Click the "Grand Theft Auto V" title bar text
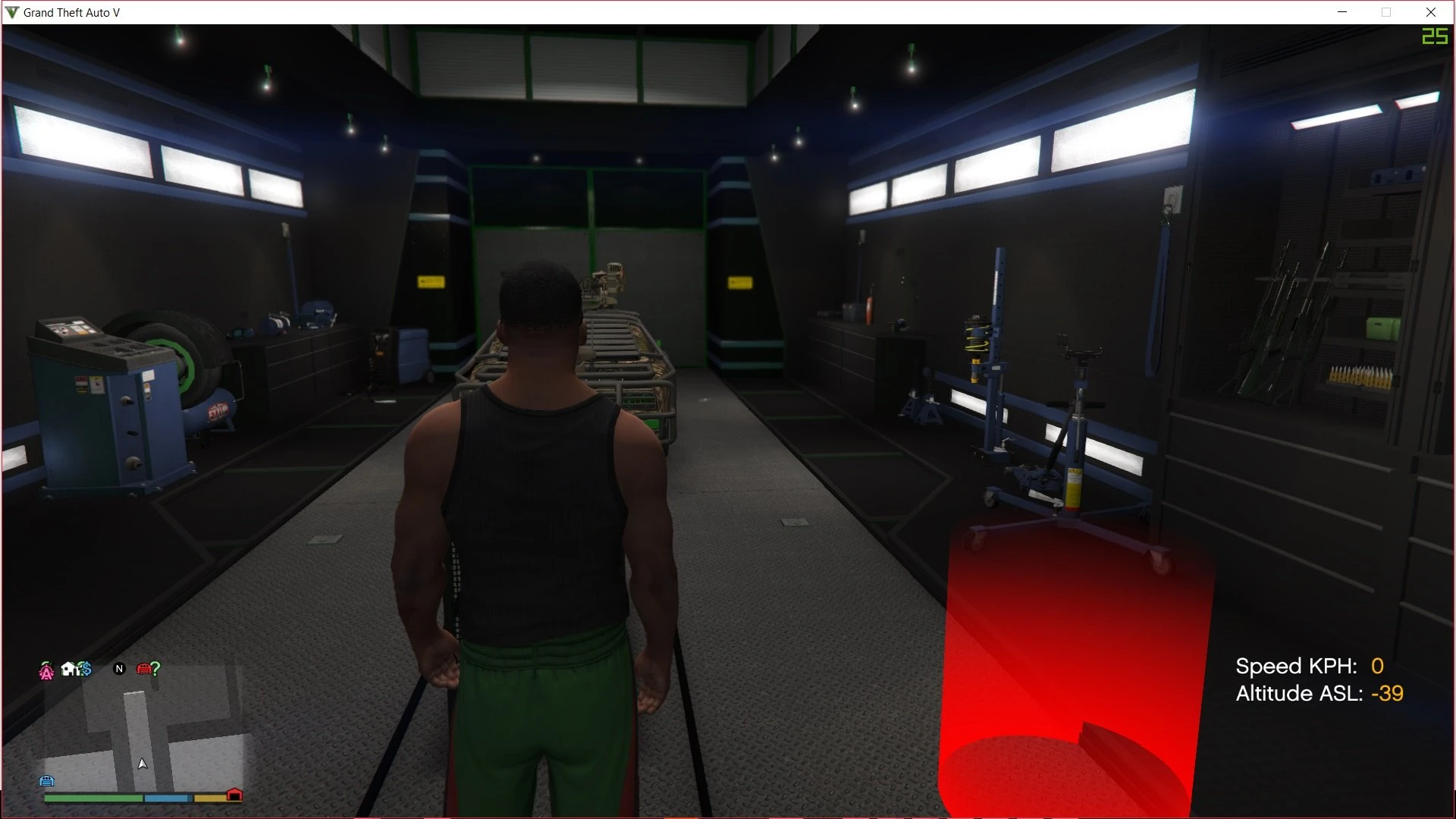The image size is (1456, 819). coord(71,12)
